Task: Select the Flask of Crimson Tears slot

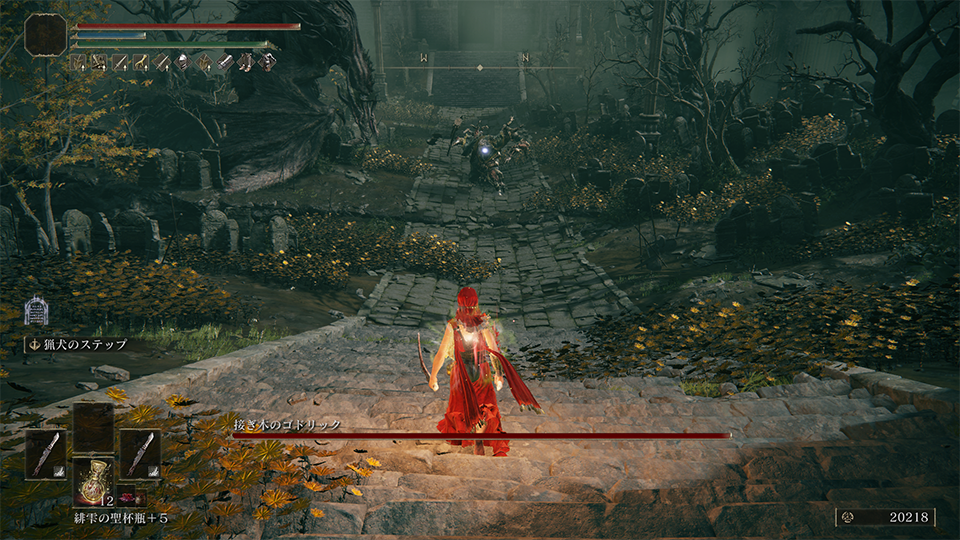Action: 93,481
